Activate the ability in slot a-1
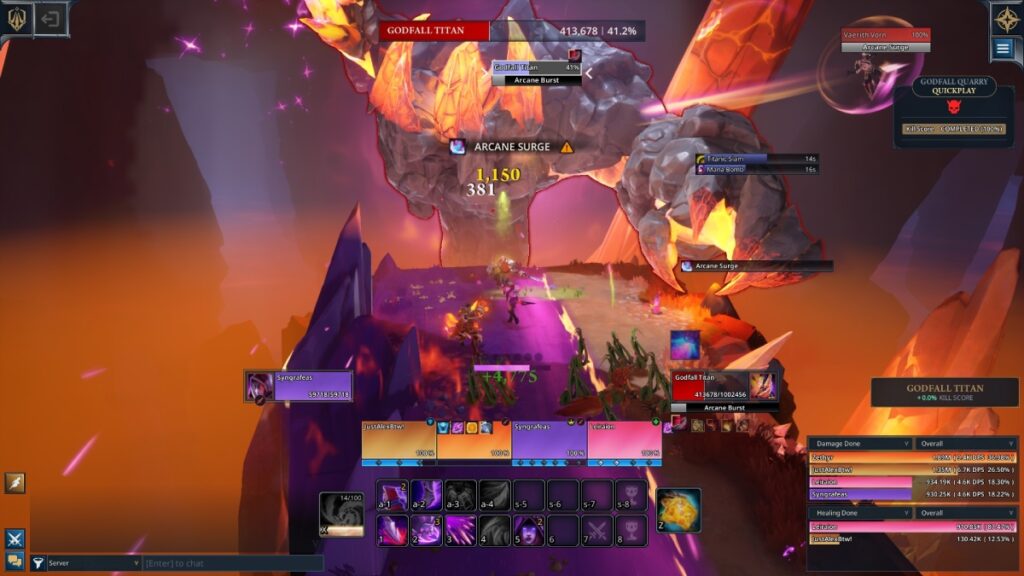This screenshot has height=576, width=1024. pyautogui.click(x=391, y=495)
